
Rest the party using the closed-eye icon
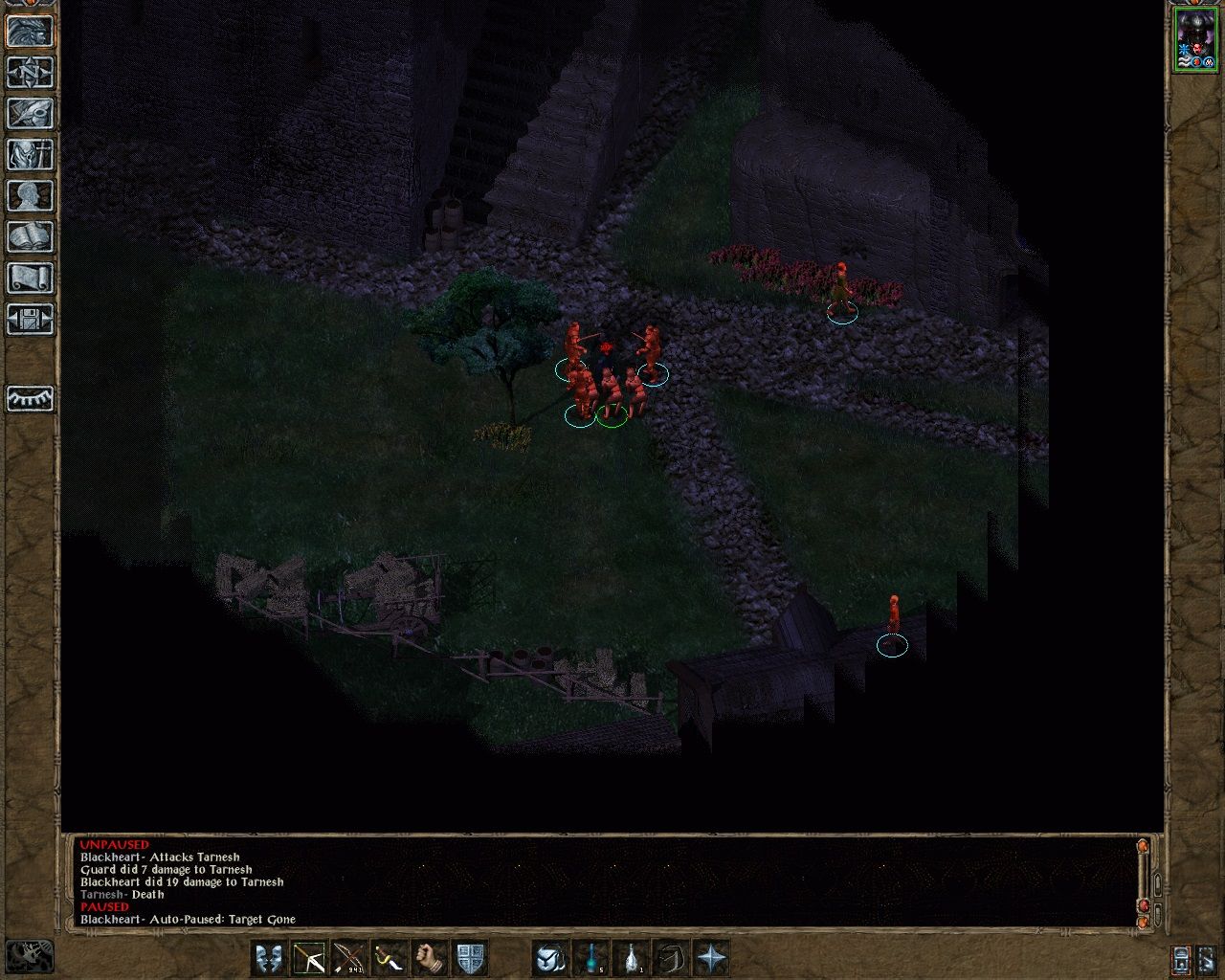(29, 400)
